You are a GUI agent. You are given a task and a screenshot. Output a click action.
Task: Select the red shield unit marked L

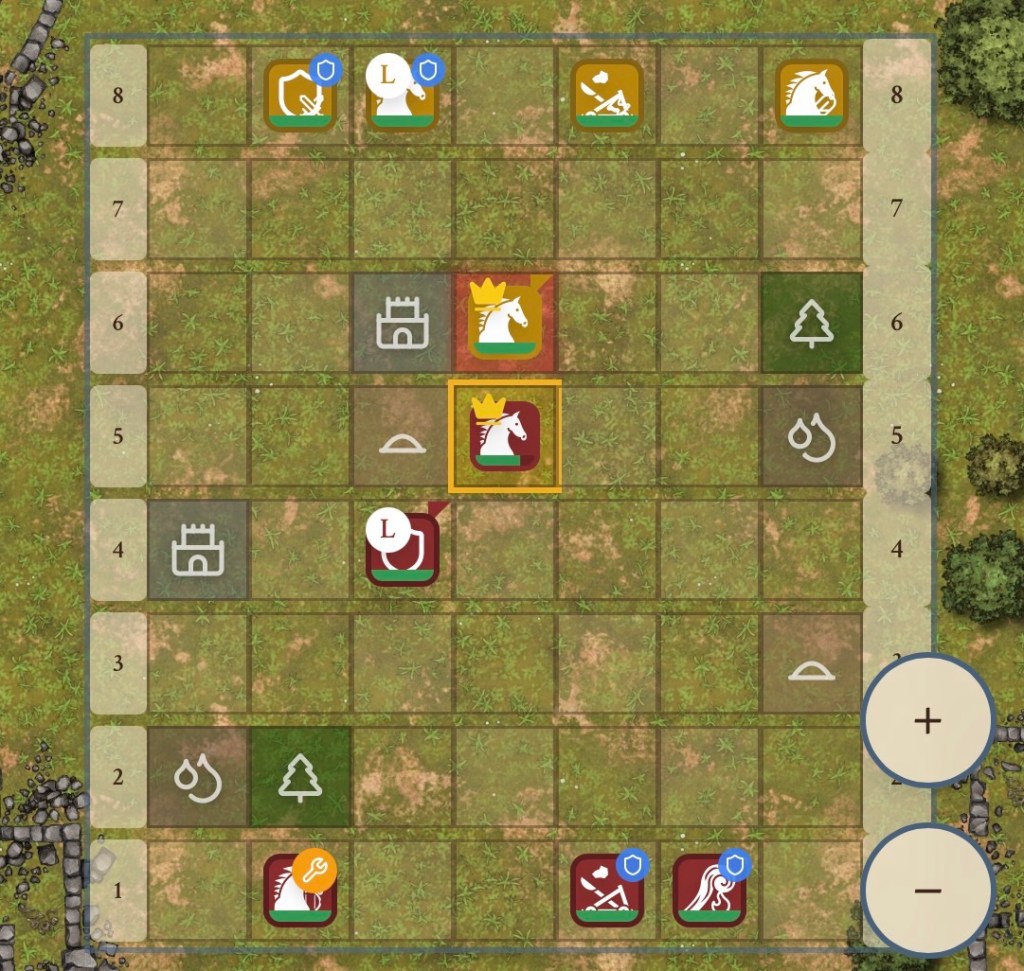[403, 549]
